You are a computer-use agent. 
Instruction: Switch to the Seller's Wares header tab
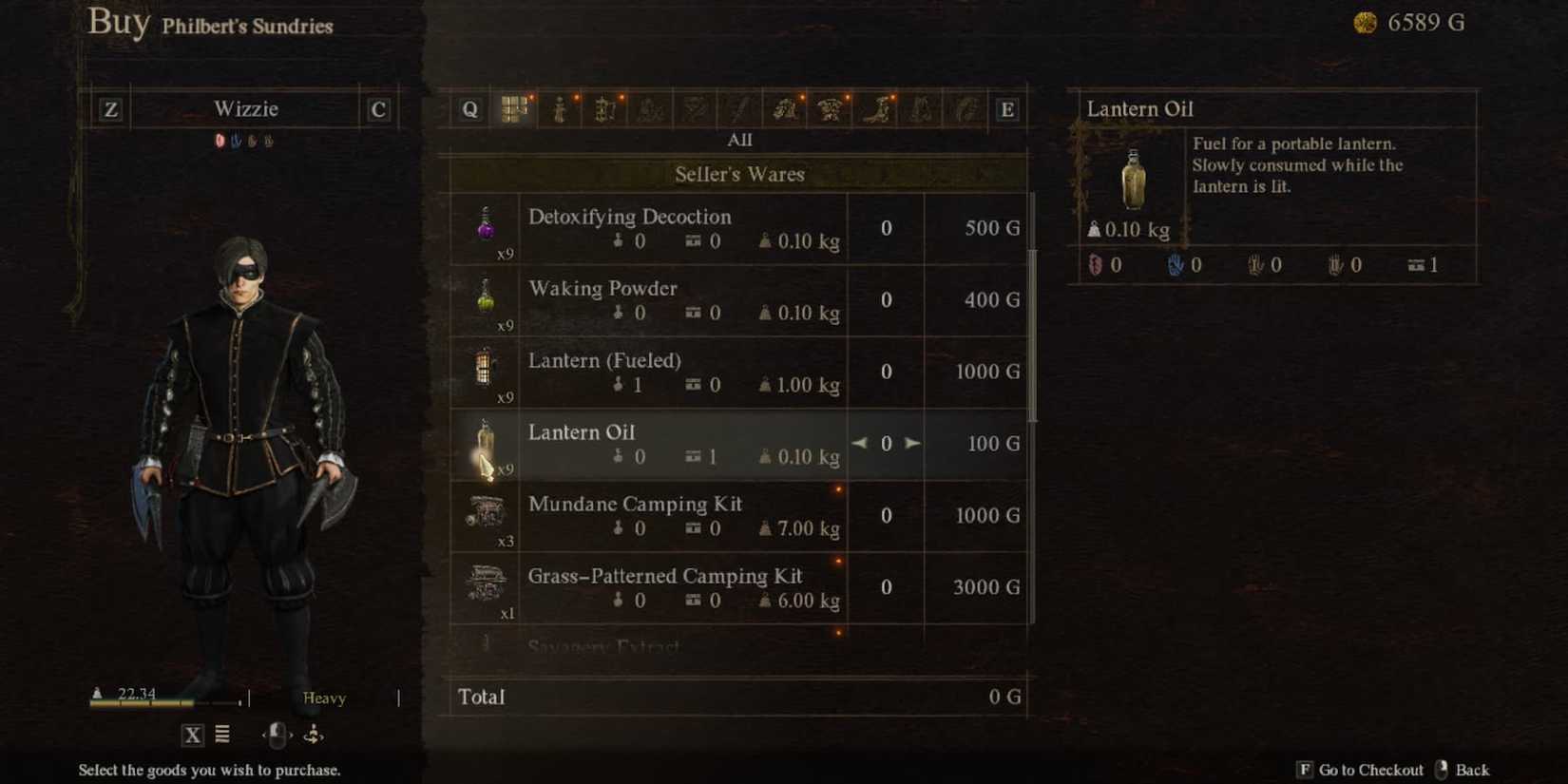[739, 174]
